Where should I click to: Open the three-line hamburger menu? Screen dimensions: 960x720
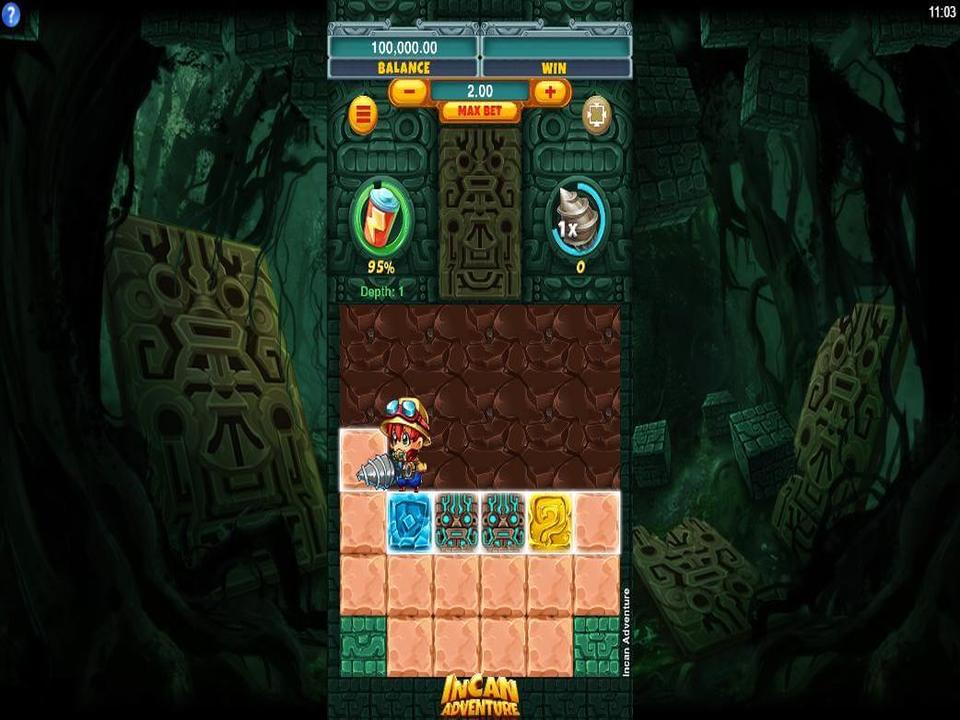(363, 115)
